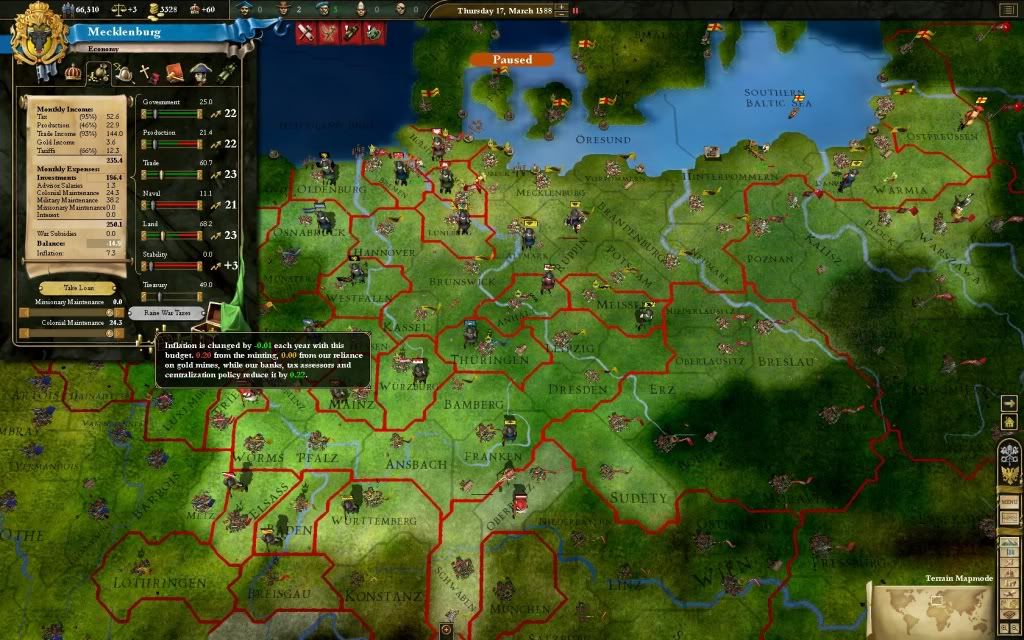
Task: Click the world minimap
Action: (x=932, y=610)
